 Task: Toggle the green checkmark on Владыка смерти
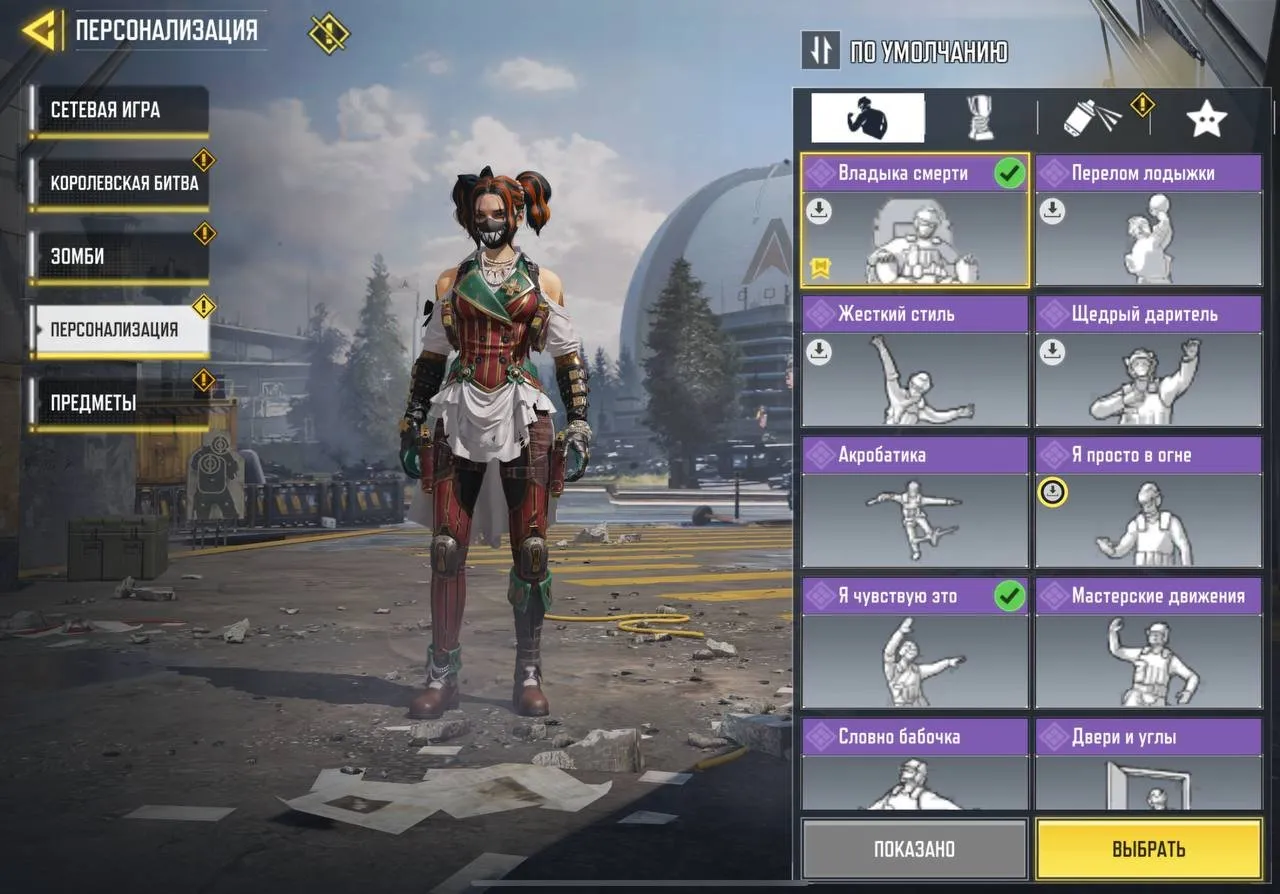(1010, 172)
